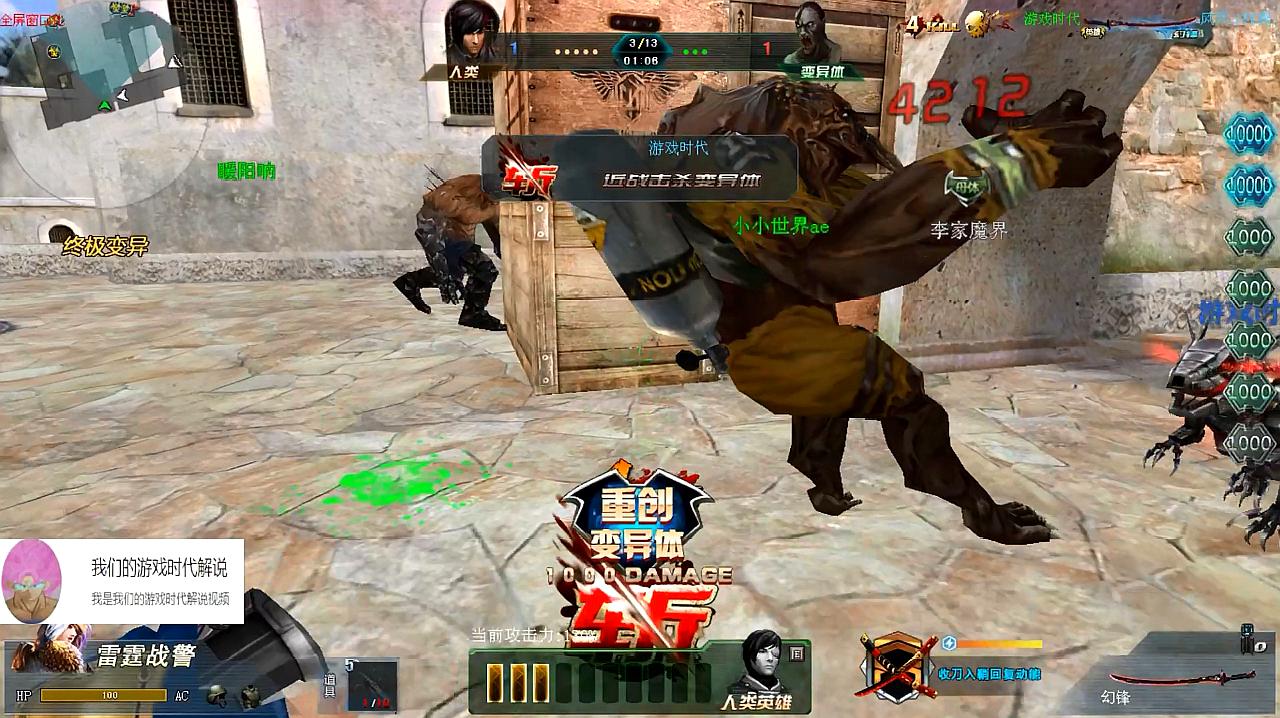Activate the crossed katanas skill icon
Screen dimensions: 1280x718
895,664
